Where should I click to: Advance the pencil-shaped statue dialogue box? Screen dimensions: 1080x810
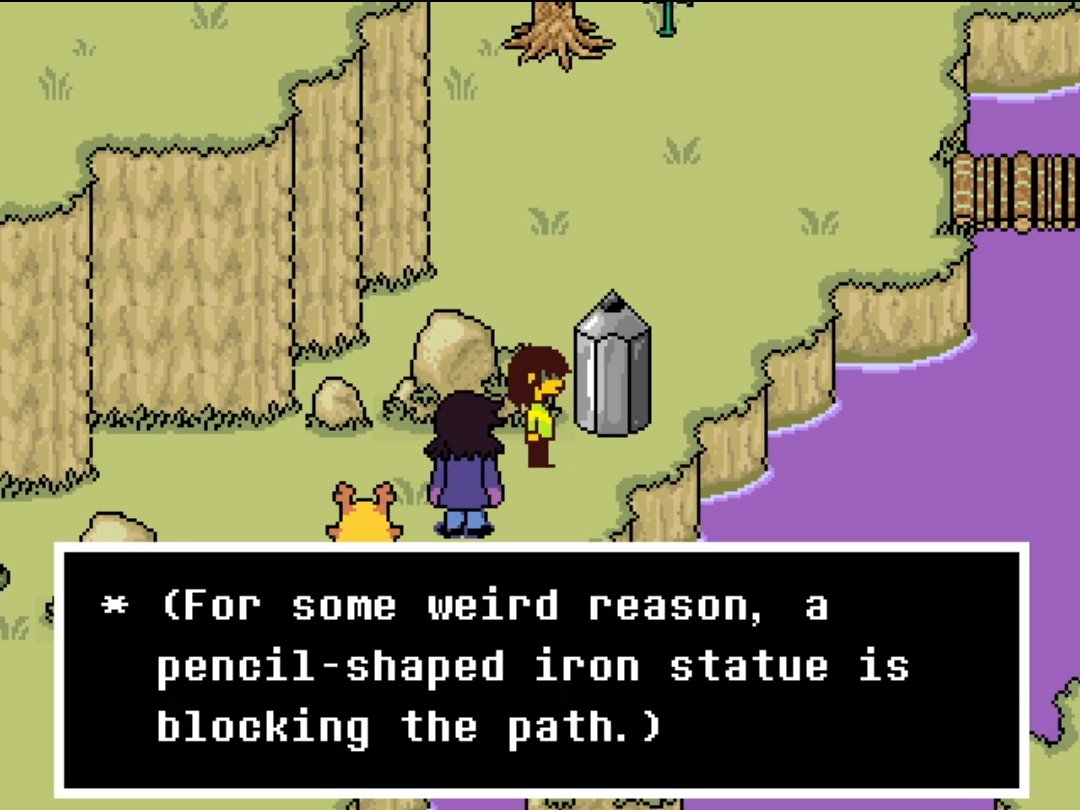tap(541, 668)
